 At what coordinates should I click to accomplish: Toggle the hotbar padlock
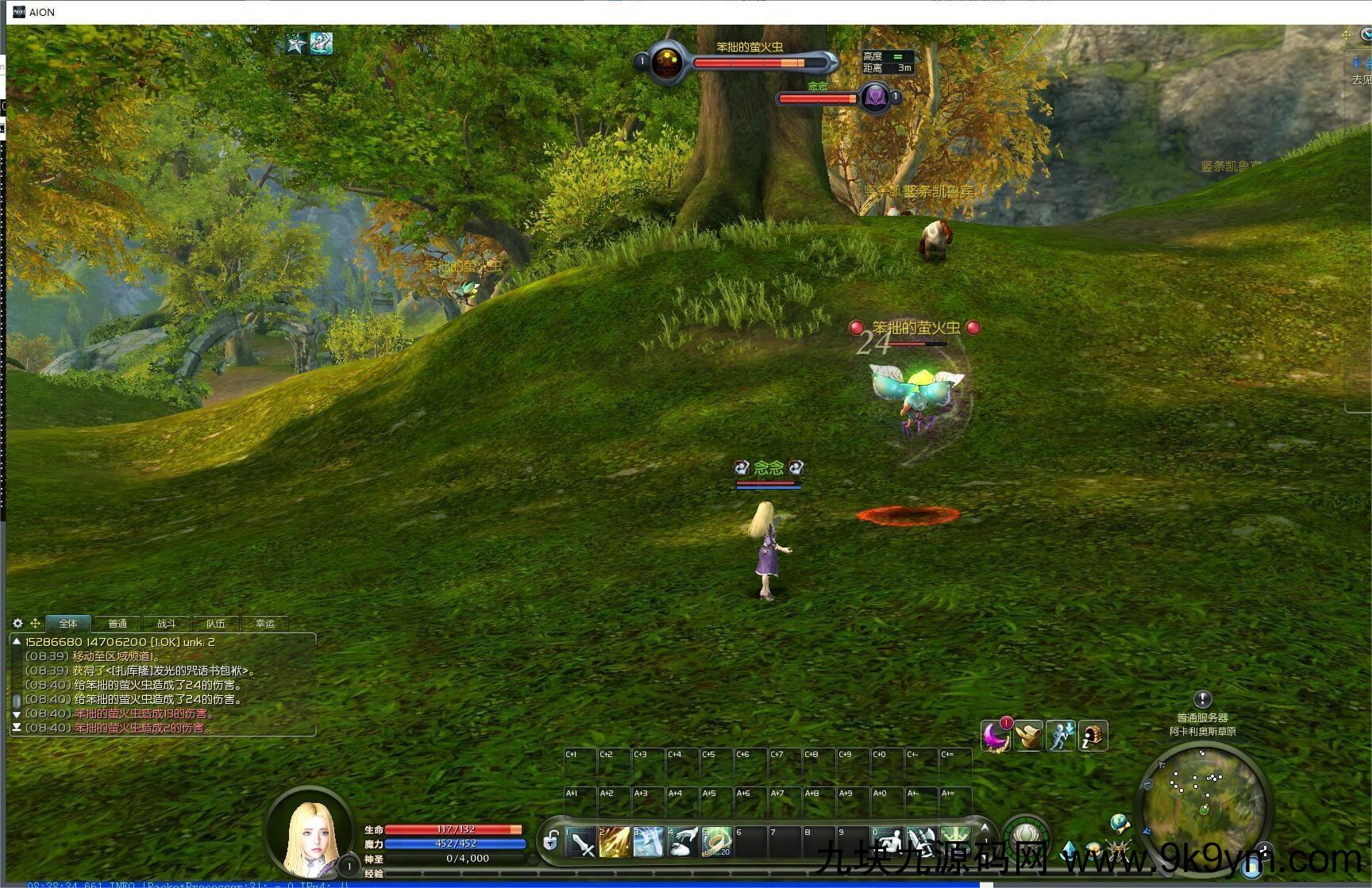tap(551, 840)
